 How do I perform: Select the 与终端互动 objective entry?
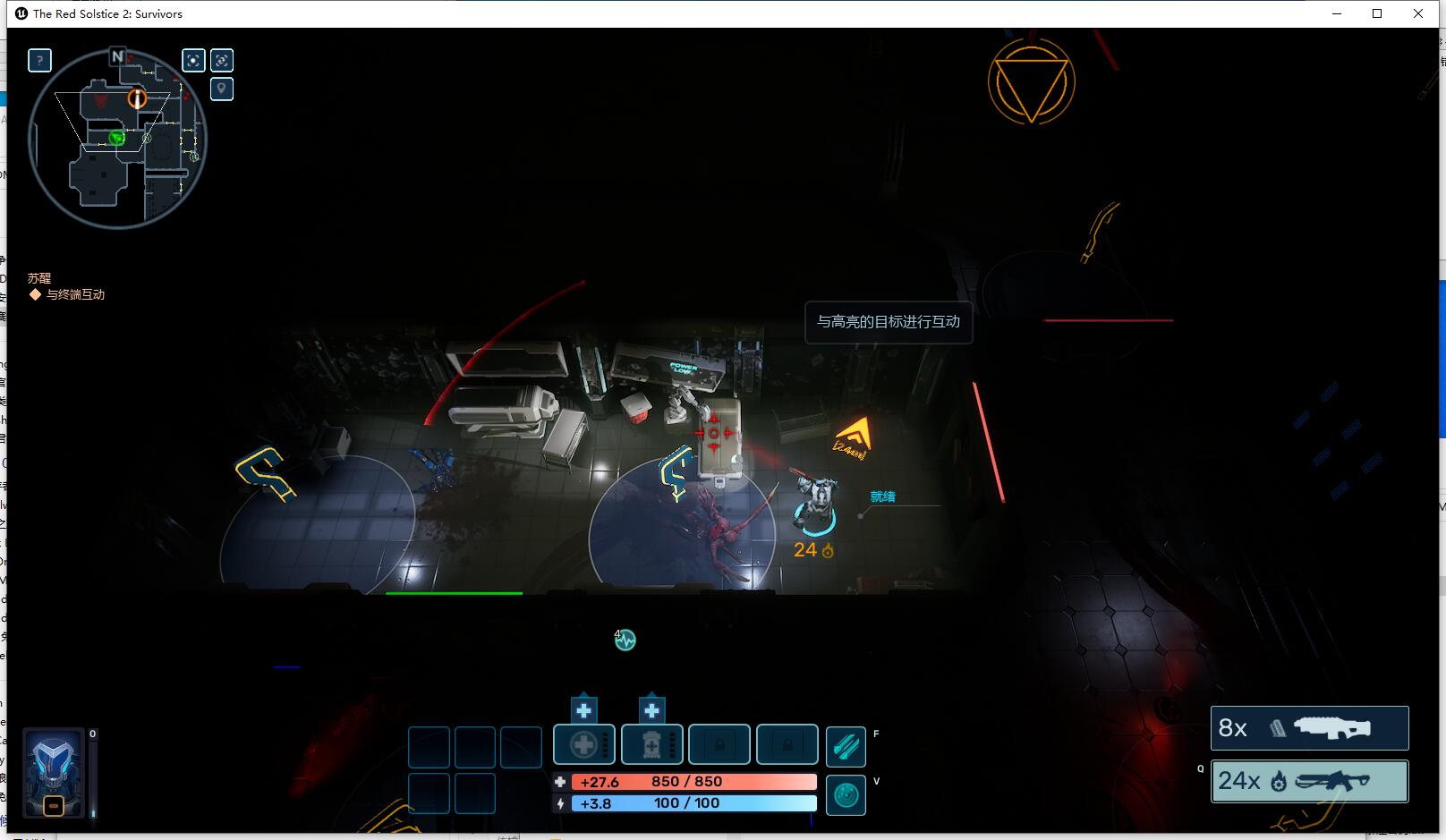75,294
